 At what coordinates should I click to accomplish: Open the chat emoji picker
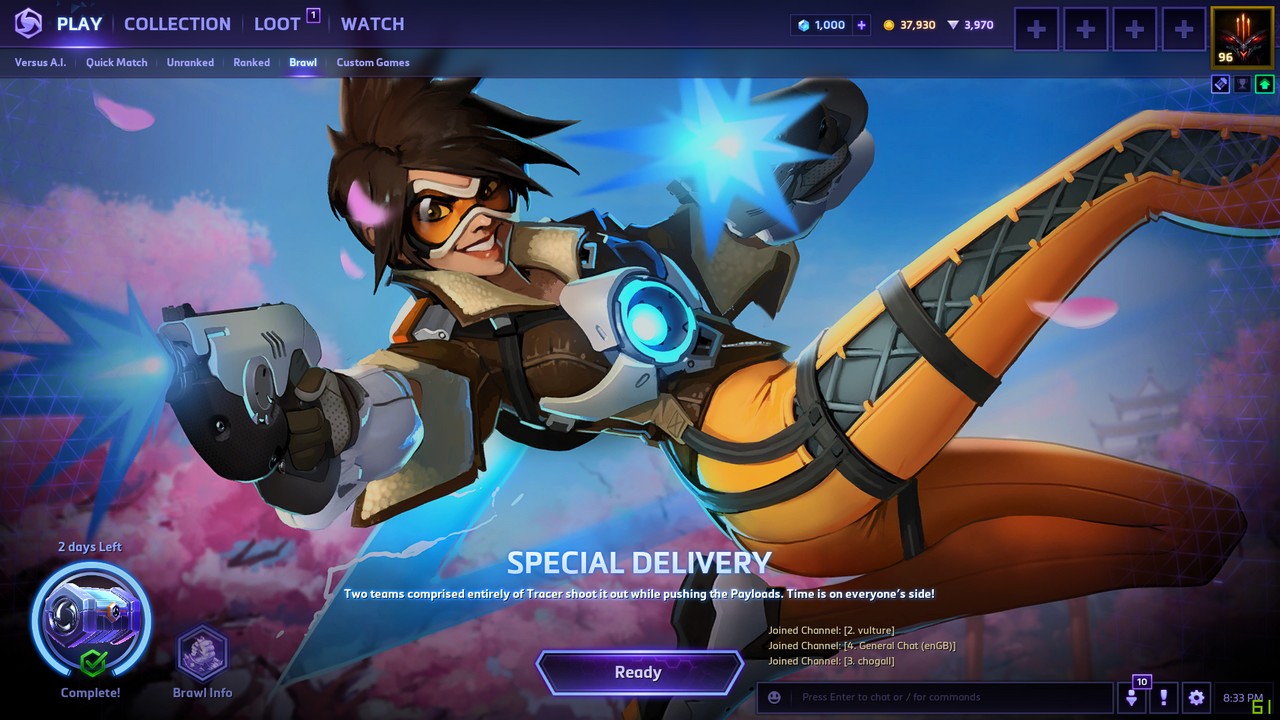774,697
